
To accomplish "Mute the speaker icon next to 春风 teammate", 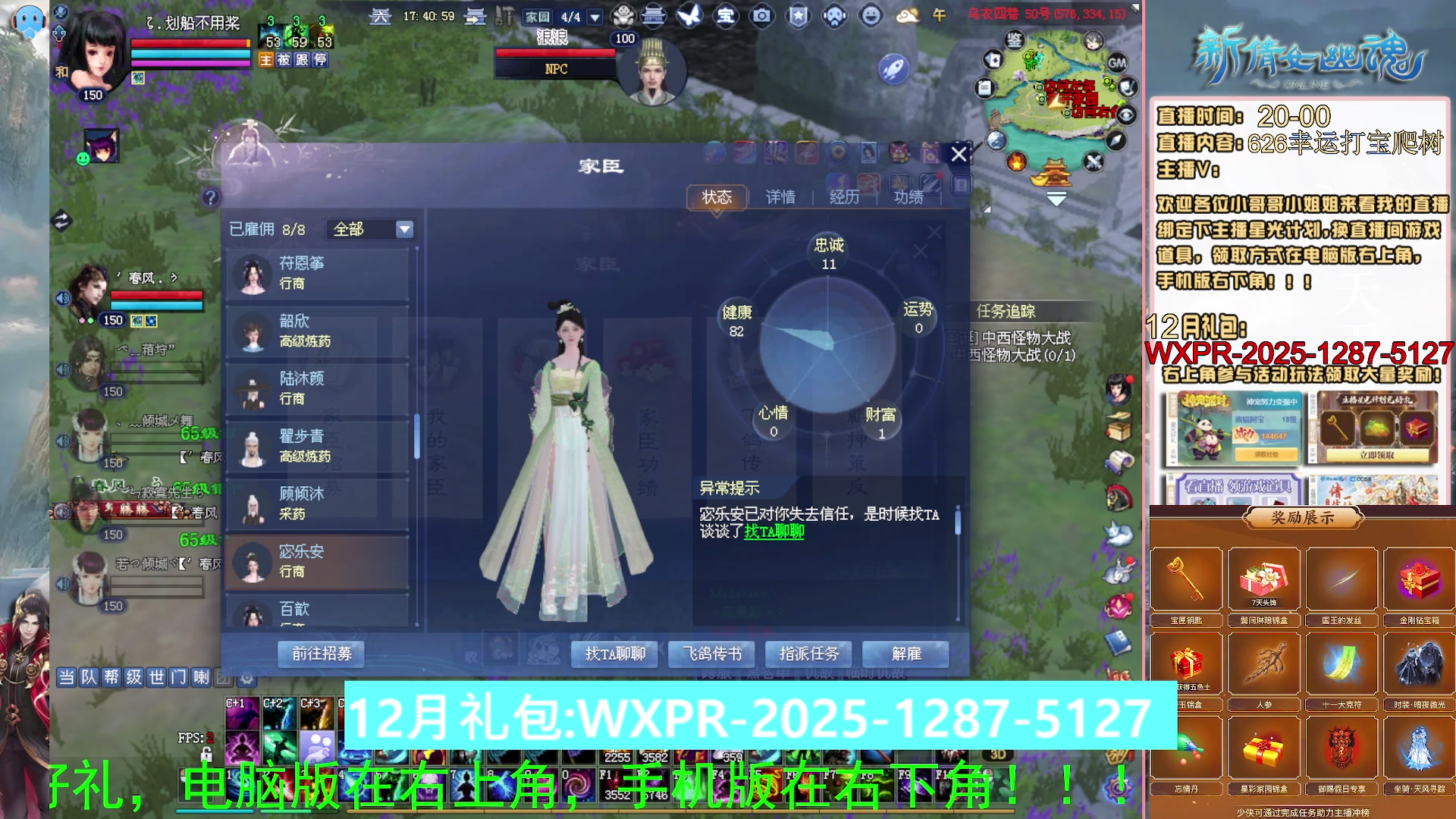I will [62, 297].
